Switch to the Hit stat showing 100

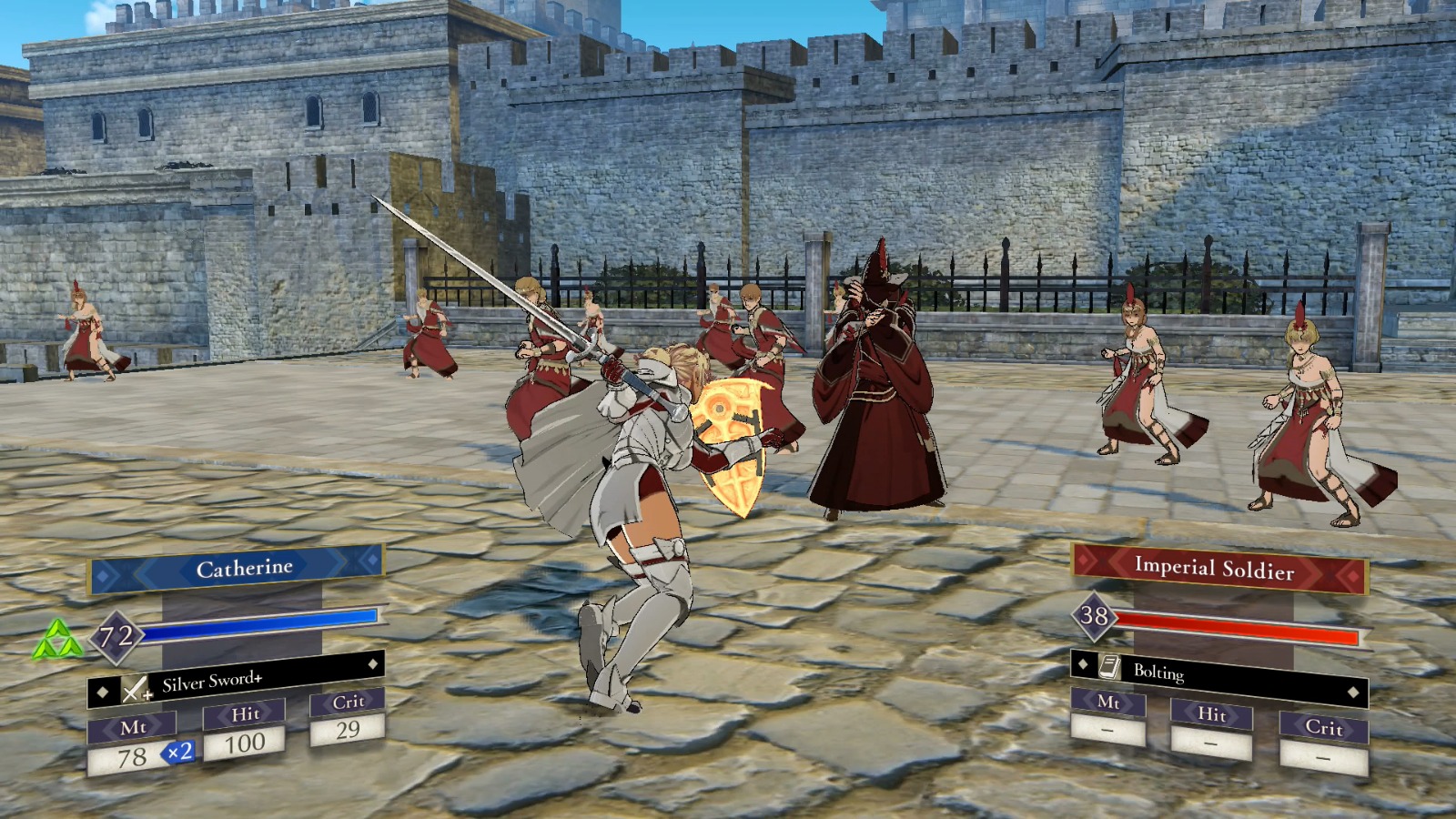point(244,740)
